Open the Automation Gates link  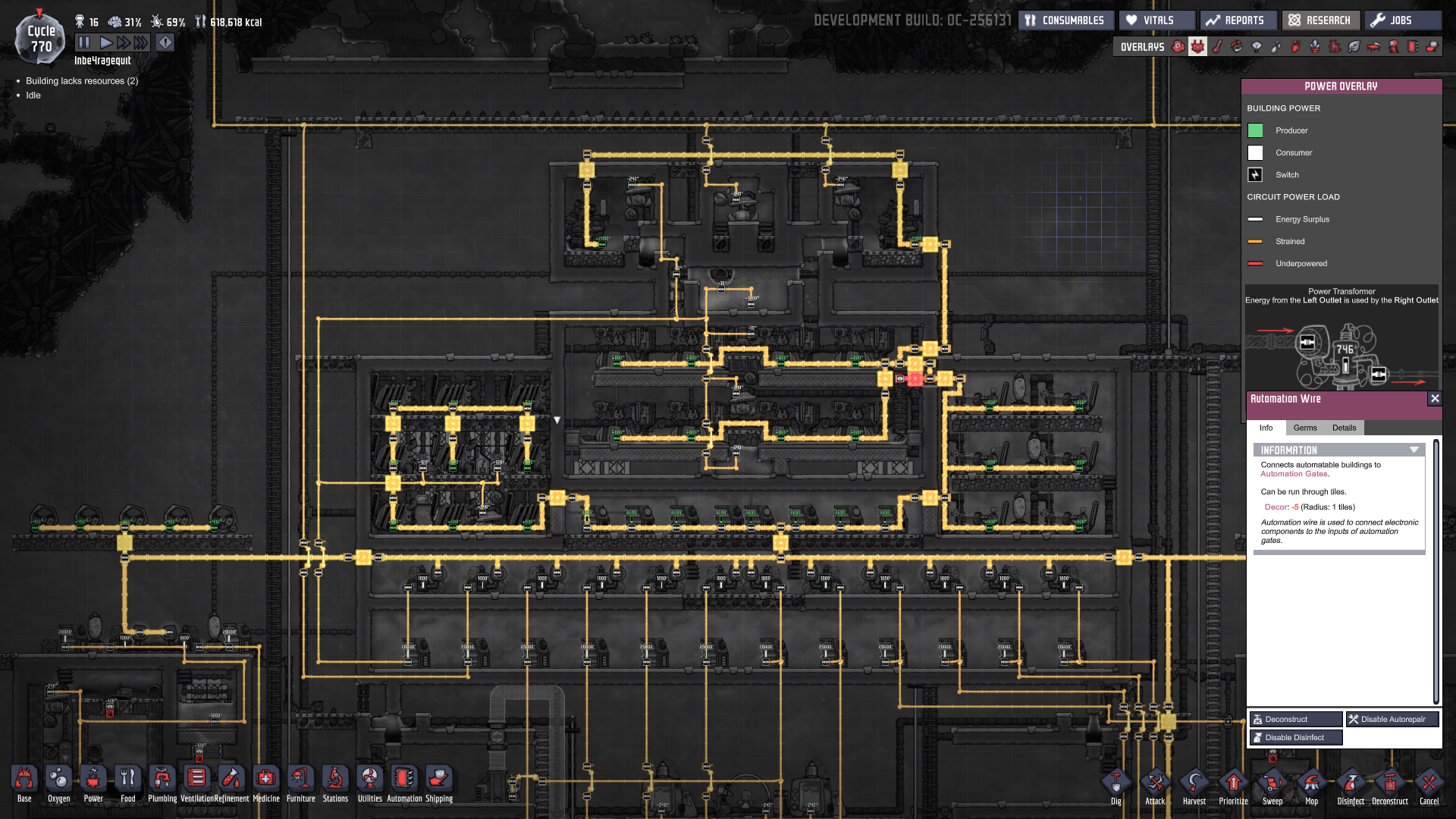pyautogui.click(x=1293, y=473)
